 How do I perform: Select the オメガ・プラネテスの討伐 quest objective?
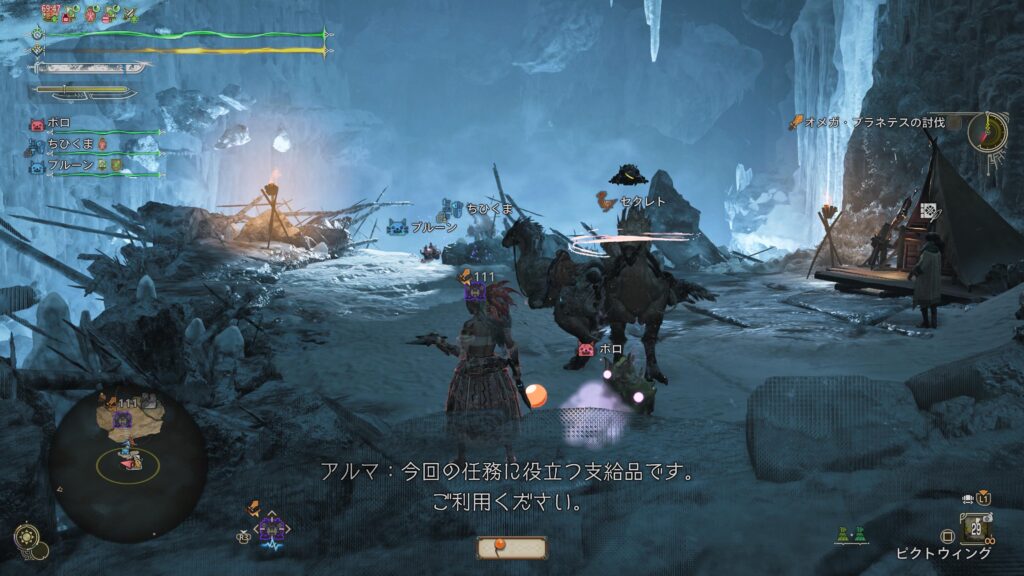(x=872, y=122)
